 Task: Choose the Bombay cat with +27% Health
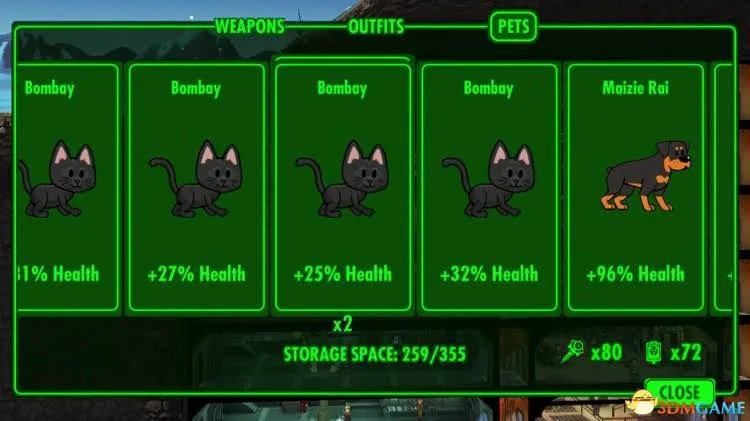click(195, 188)
